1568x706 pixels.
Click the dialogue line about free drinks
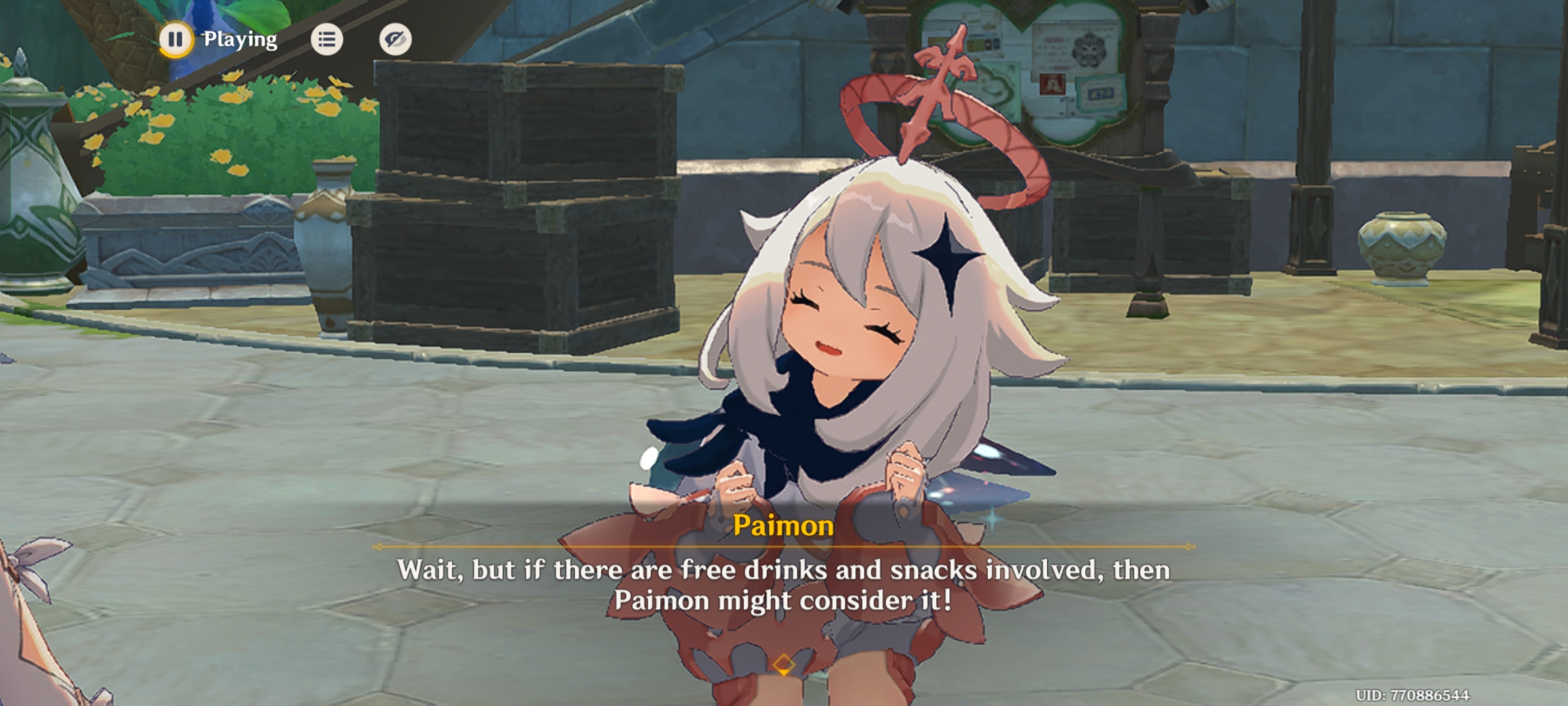[784, 570]
